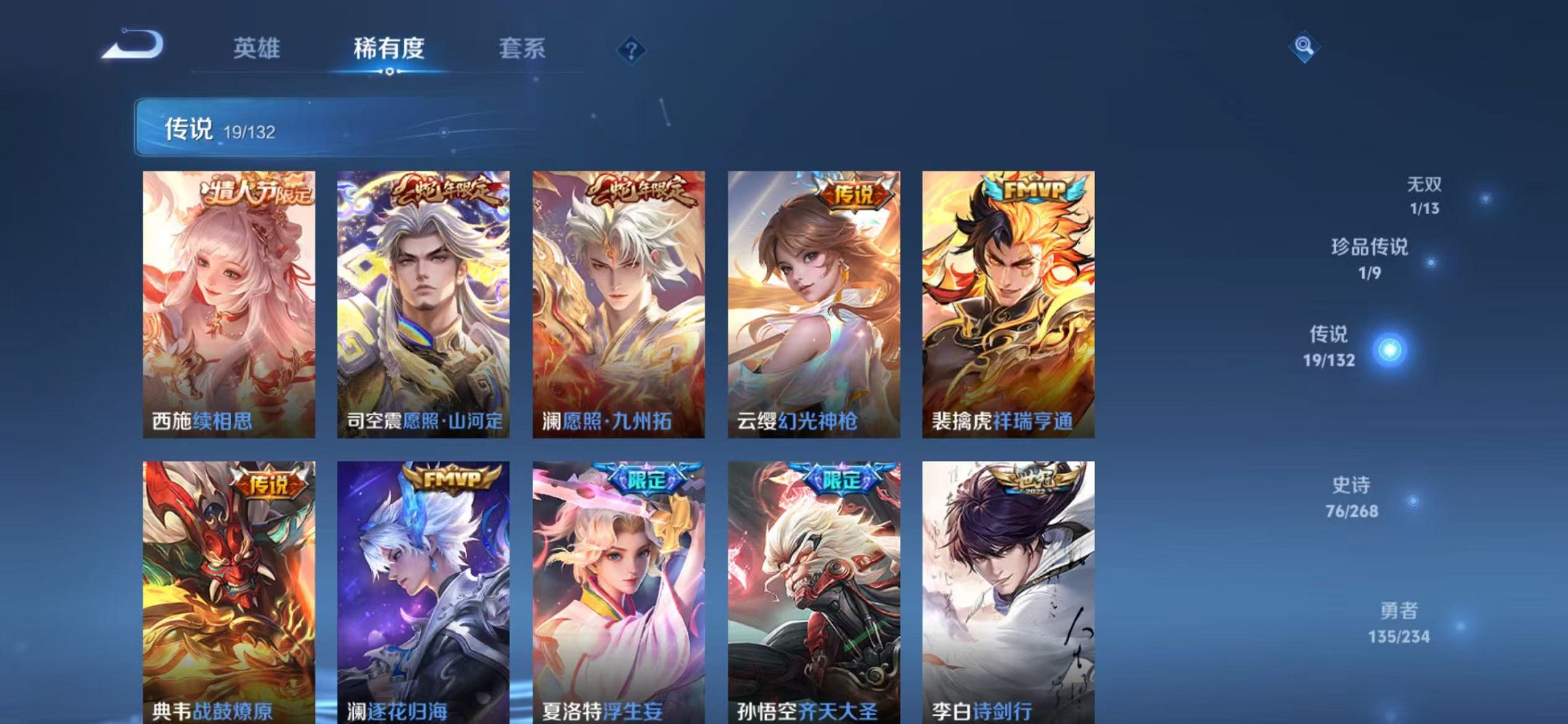Click the FMVP badge on 裴擒虎 skin
1568x724 pixels.
[x=1035, y=192]
